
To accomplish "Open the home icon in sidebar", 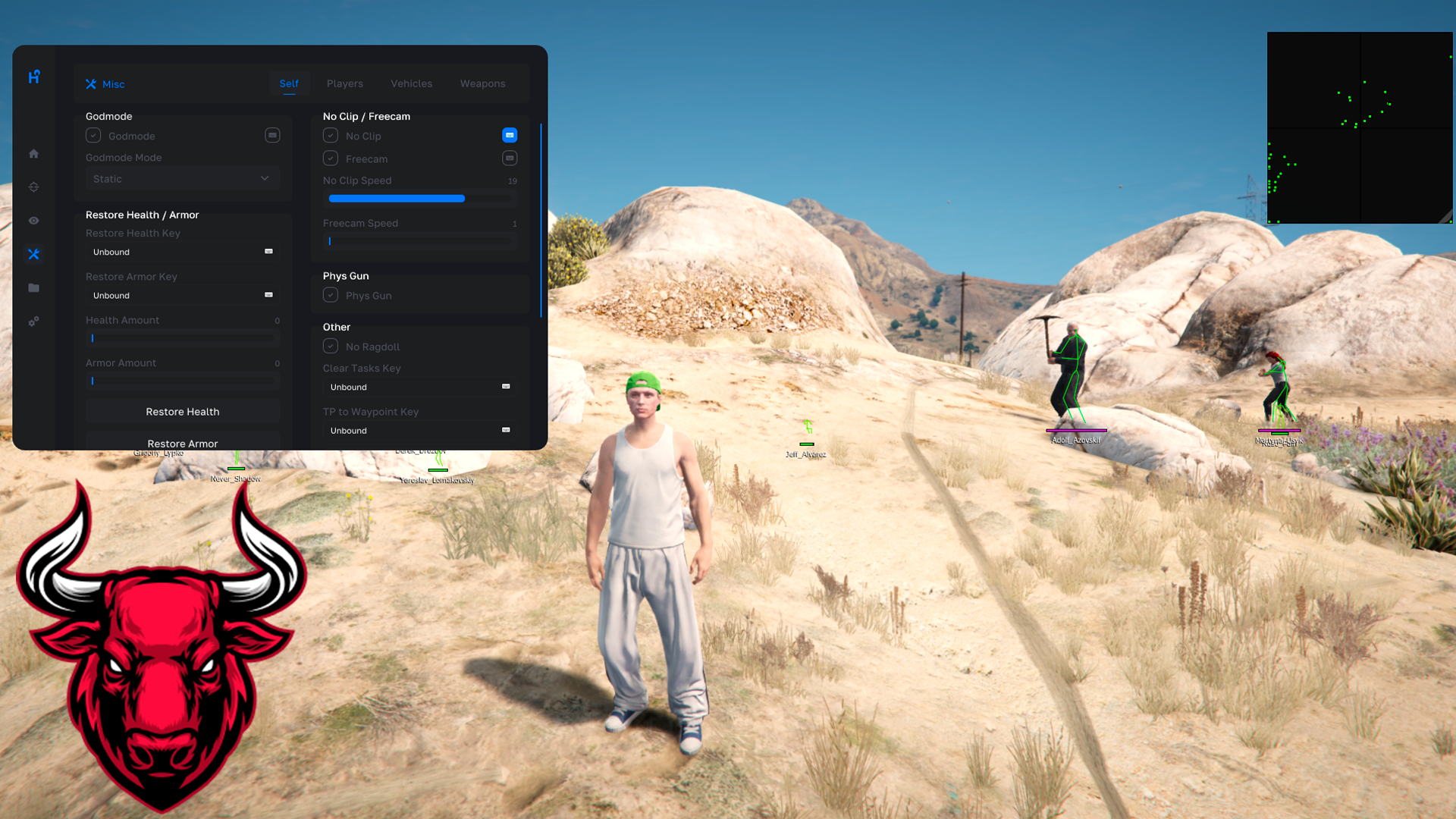I will point(33,154).
